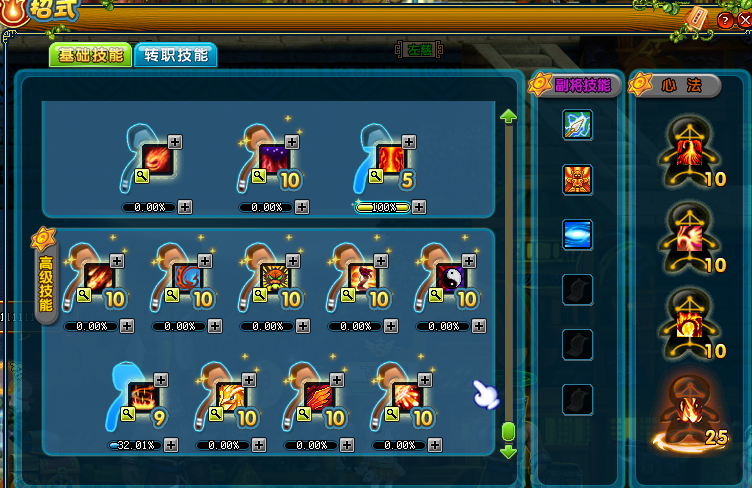
Task: Open the 转职技能 tab
Action: pyautogui.click(x=175, y=56)
